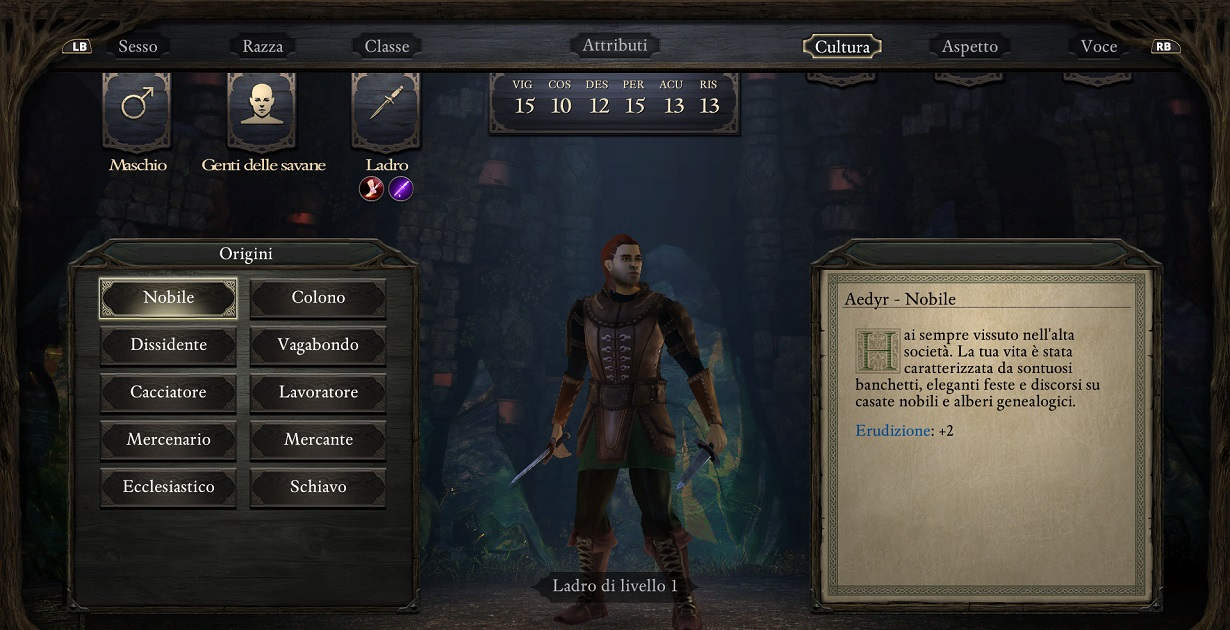This screenshot has width=1230, height=630.
Task: Click the Maschio gender icon
Action: (x=137, y=104)
